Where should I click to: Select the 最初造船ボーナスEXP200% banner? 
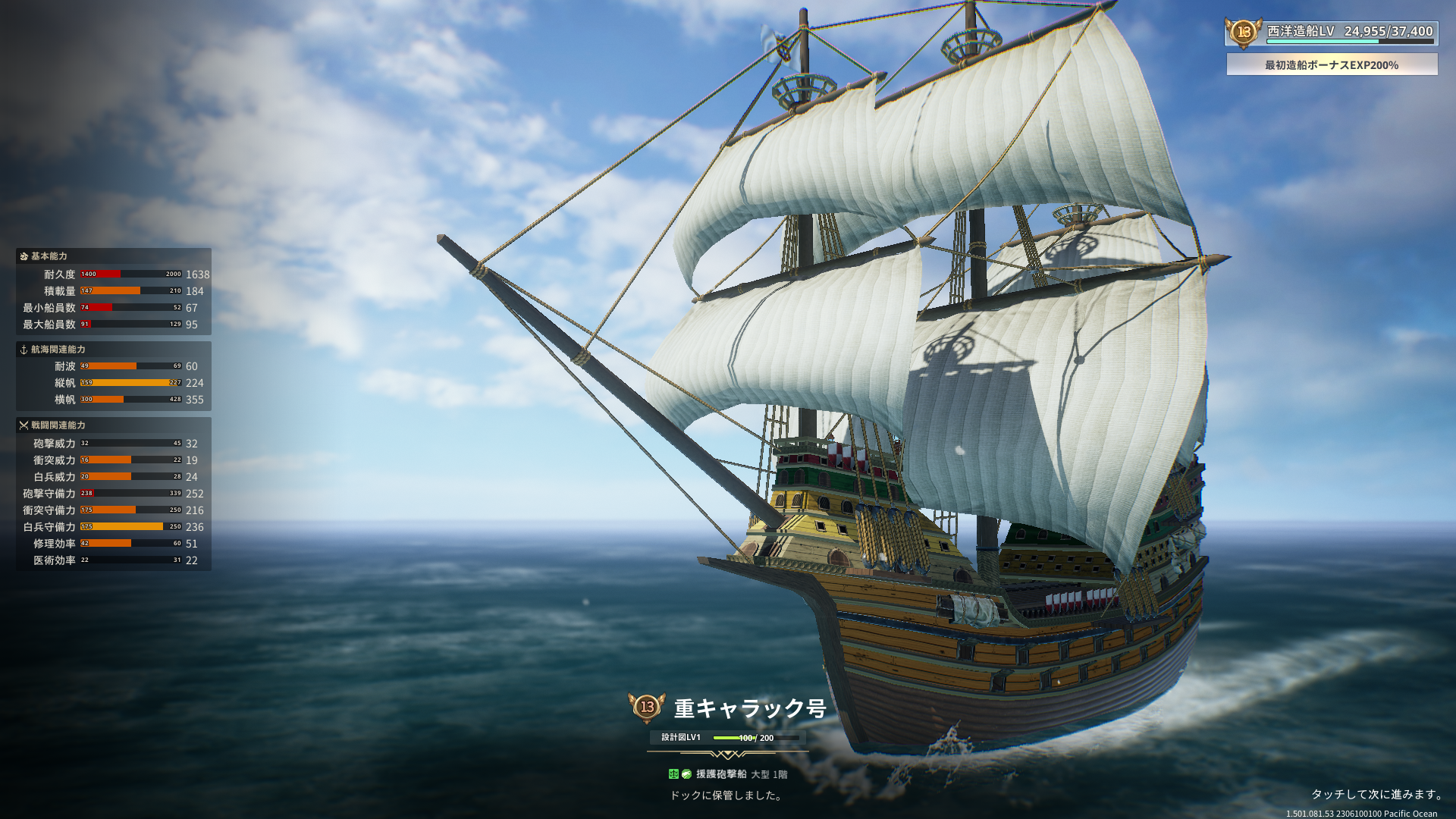(1332, 65)
